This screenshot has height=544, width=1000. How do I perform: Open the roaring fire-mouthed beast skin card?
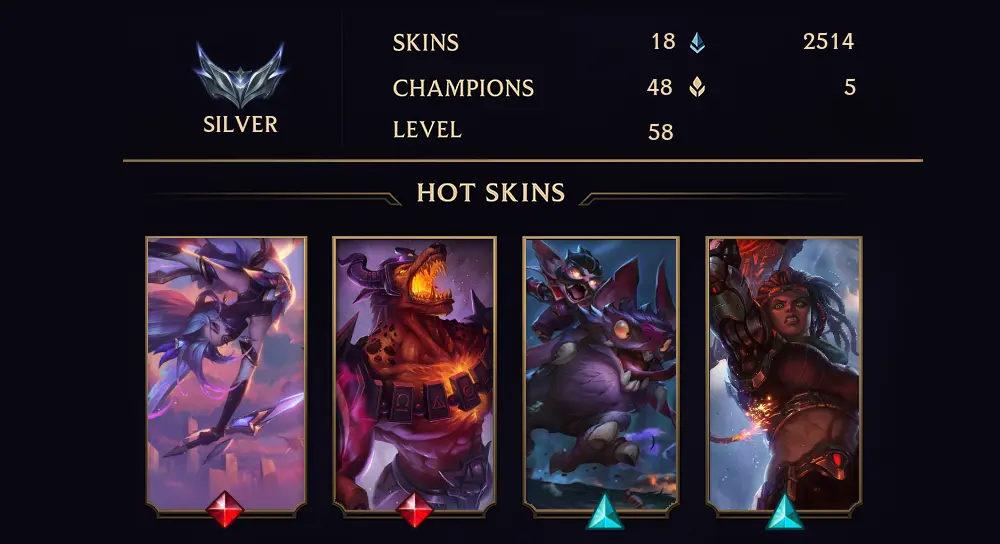tap(414, 372)
